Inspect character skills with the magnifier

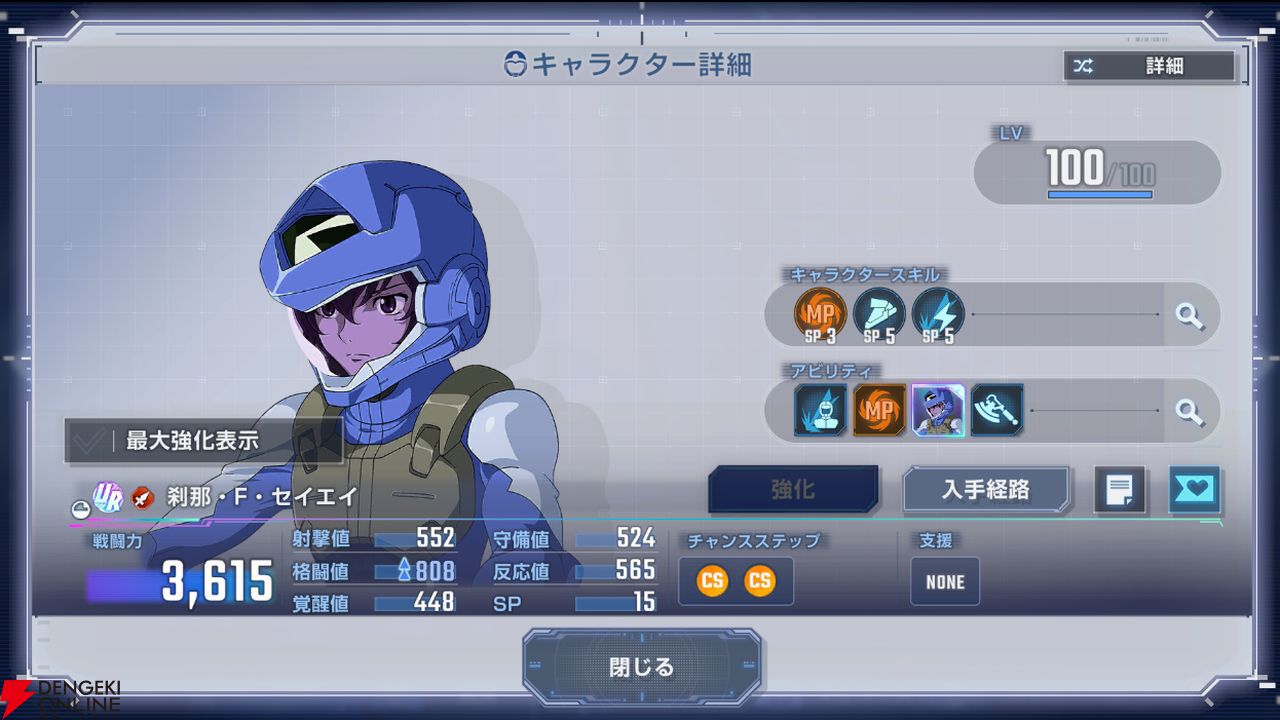1188,316
